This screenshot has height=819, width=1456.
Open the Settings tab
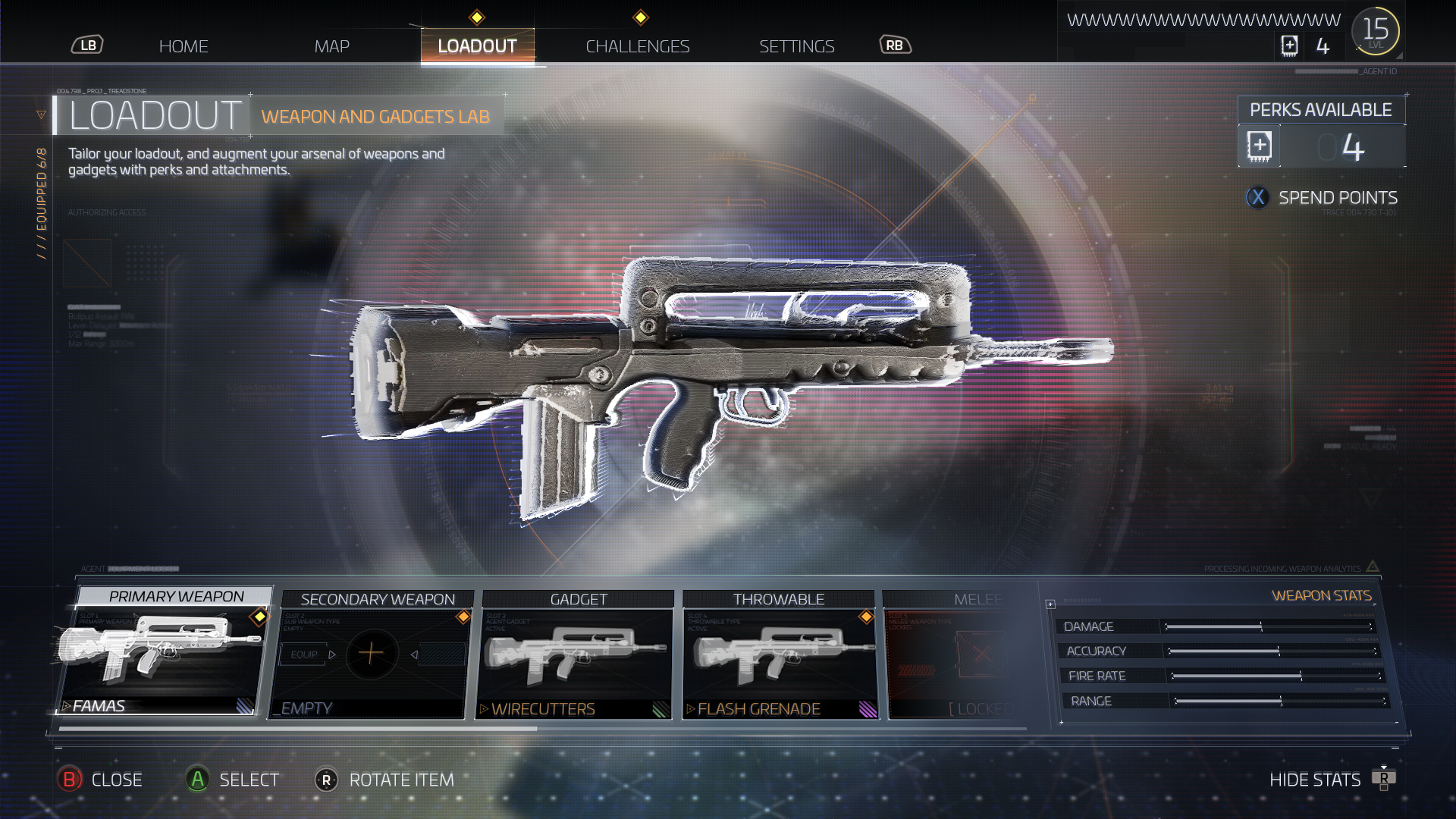[796, 46]
